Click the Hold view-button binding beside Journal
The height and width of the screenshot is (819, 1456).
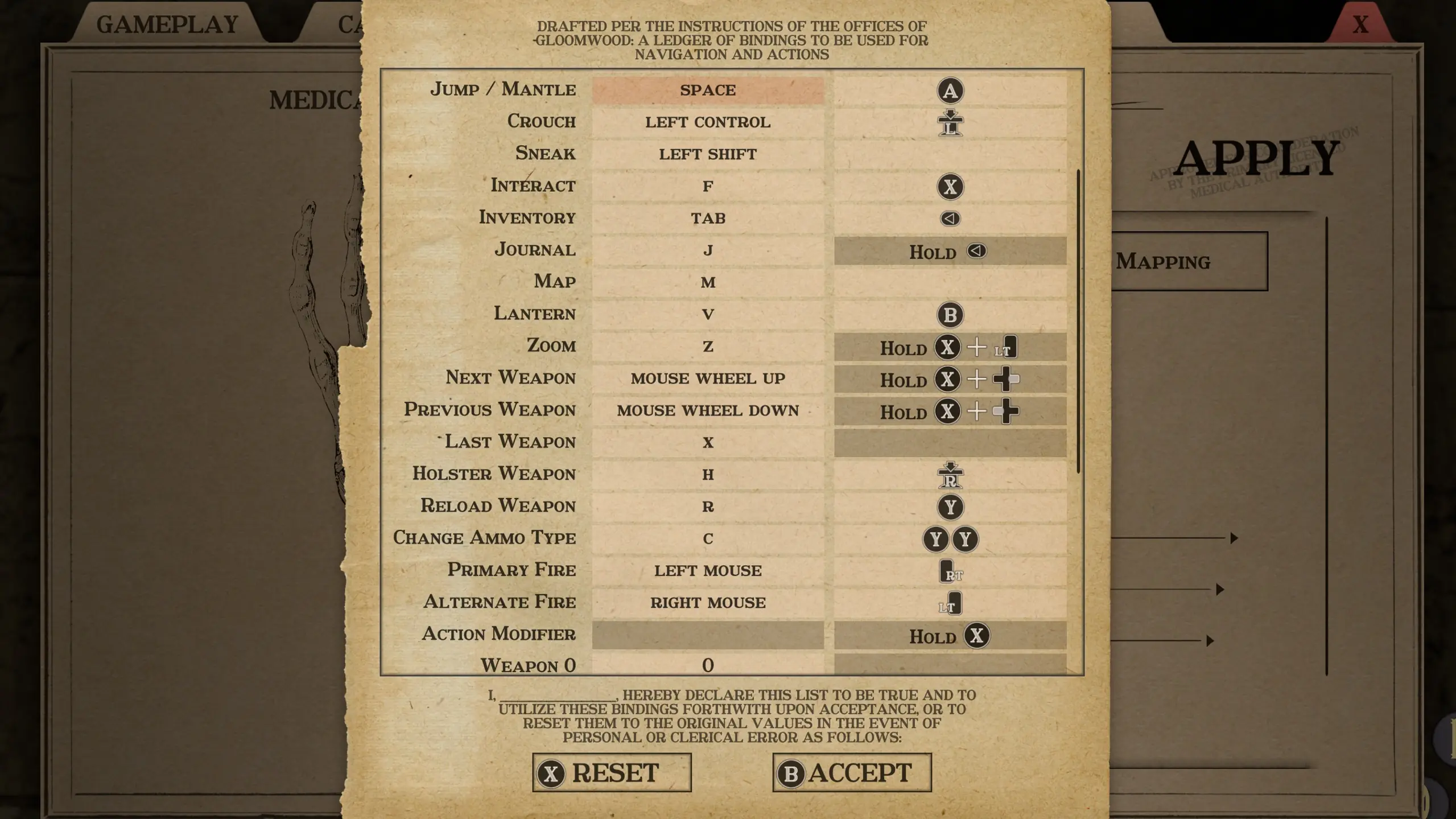click(x=949, y=252)
